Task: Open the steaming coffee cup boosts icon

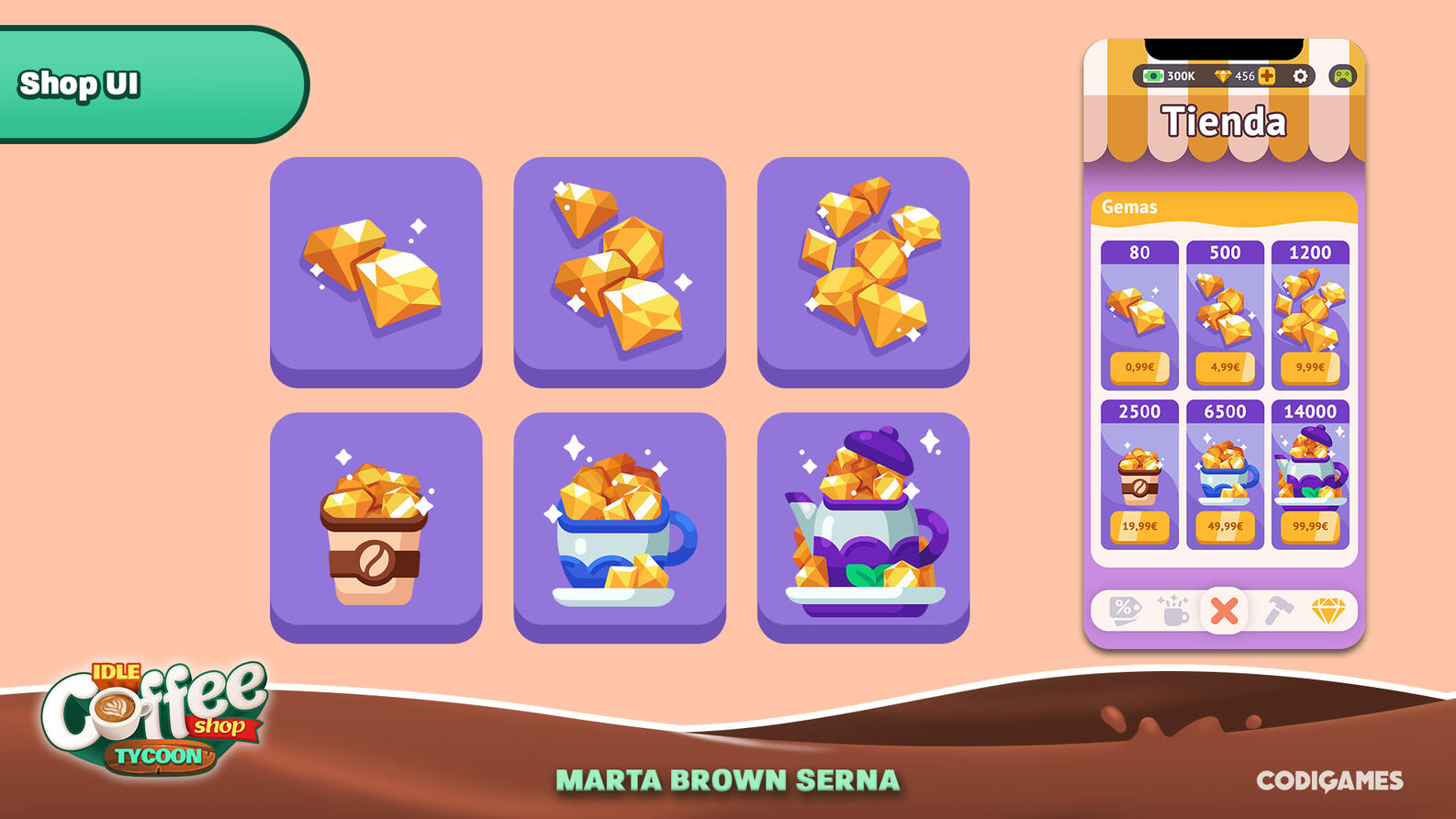Action: [x=1173, y=611]
